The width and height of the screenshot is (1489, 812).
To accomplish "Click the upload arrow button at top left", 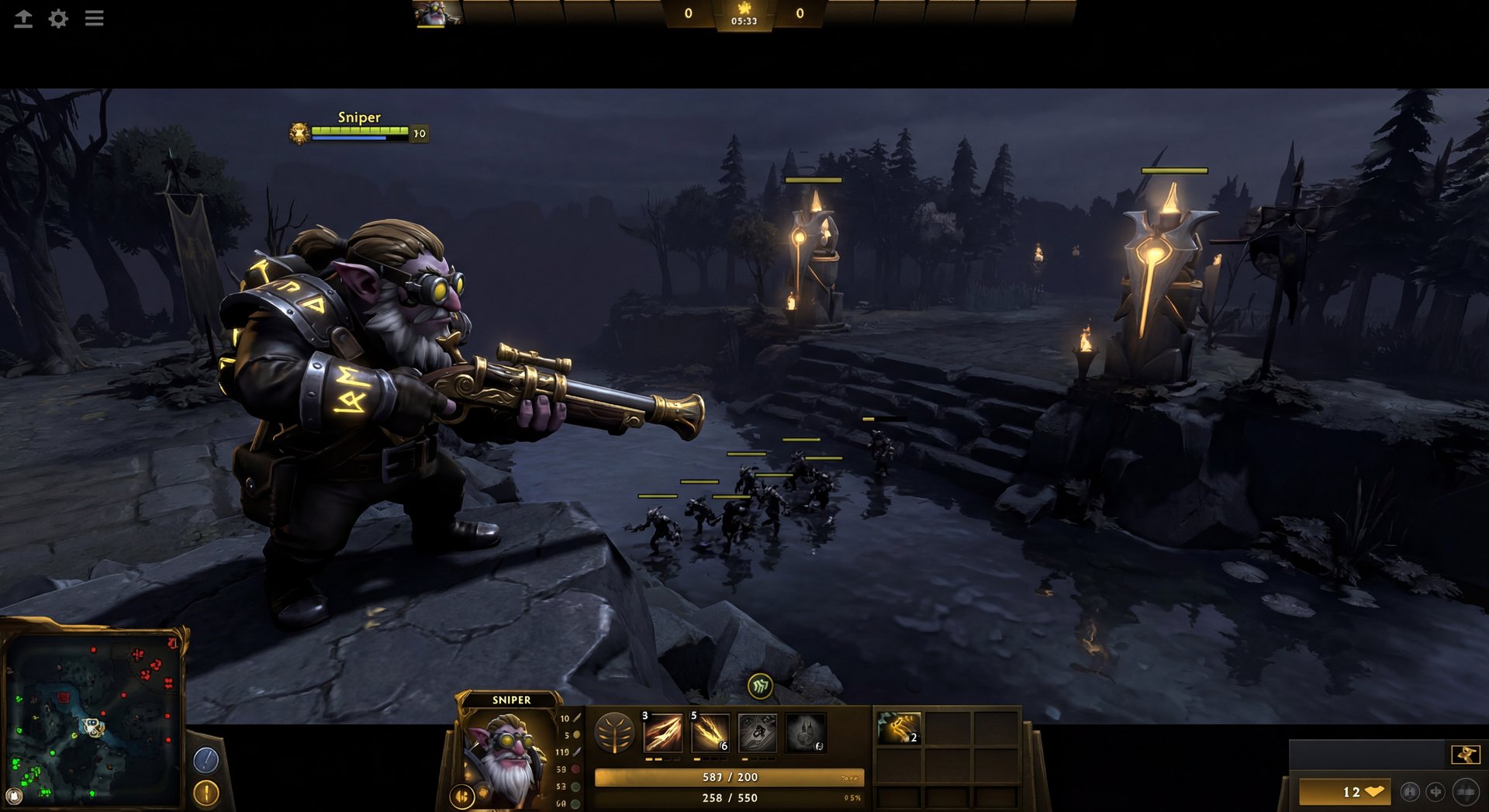I will click(22, 19).
